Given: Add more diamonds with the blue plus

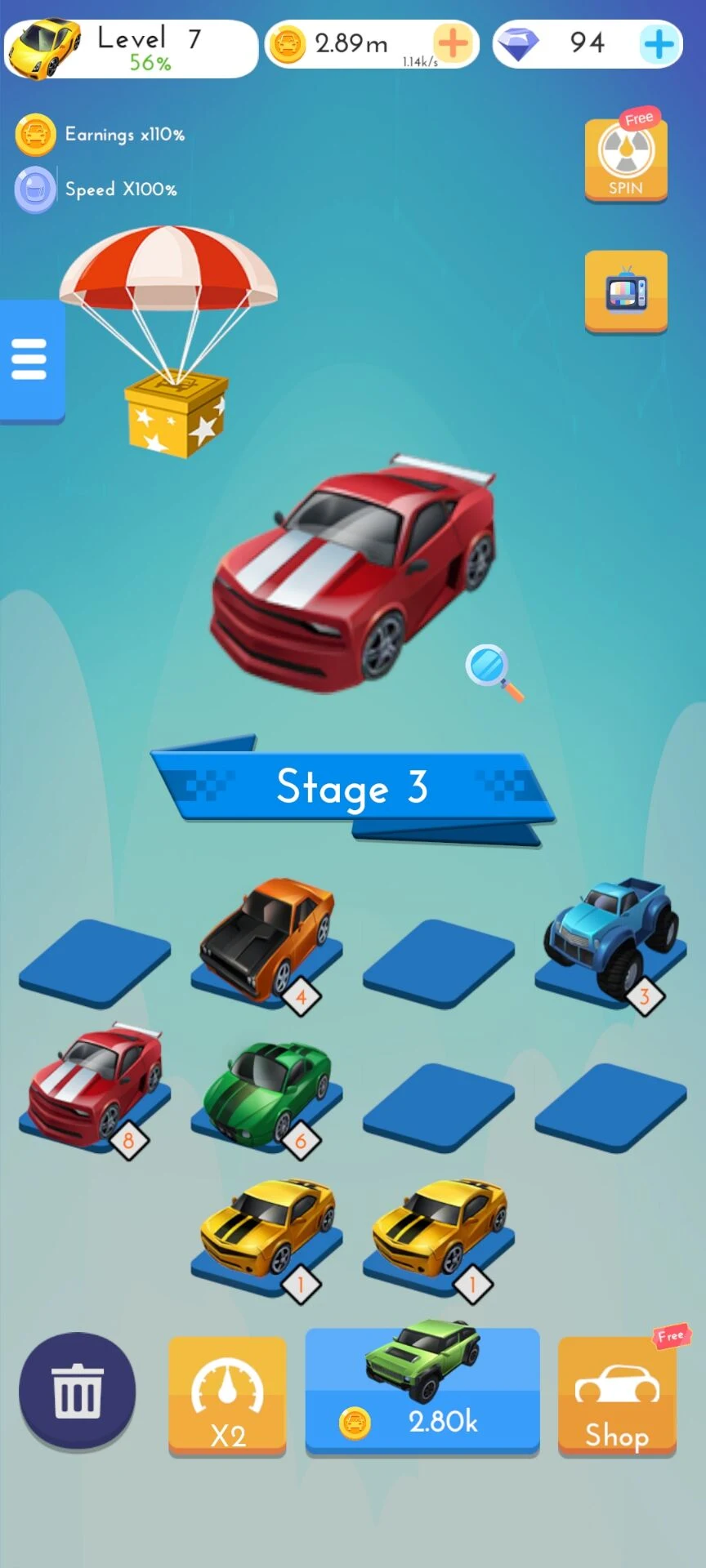Looking at the screenshot, I should pyautogui.click(x=659, y=43).
